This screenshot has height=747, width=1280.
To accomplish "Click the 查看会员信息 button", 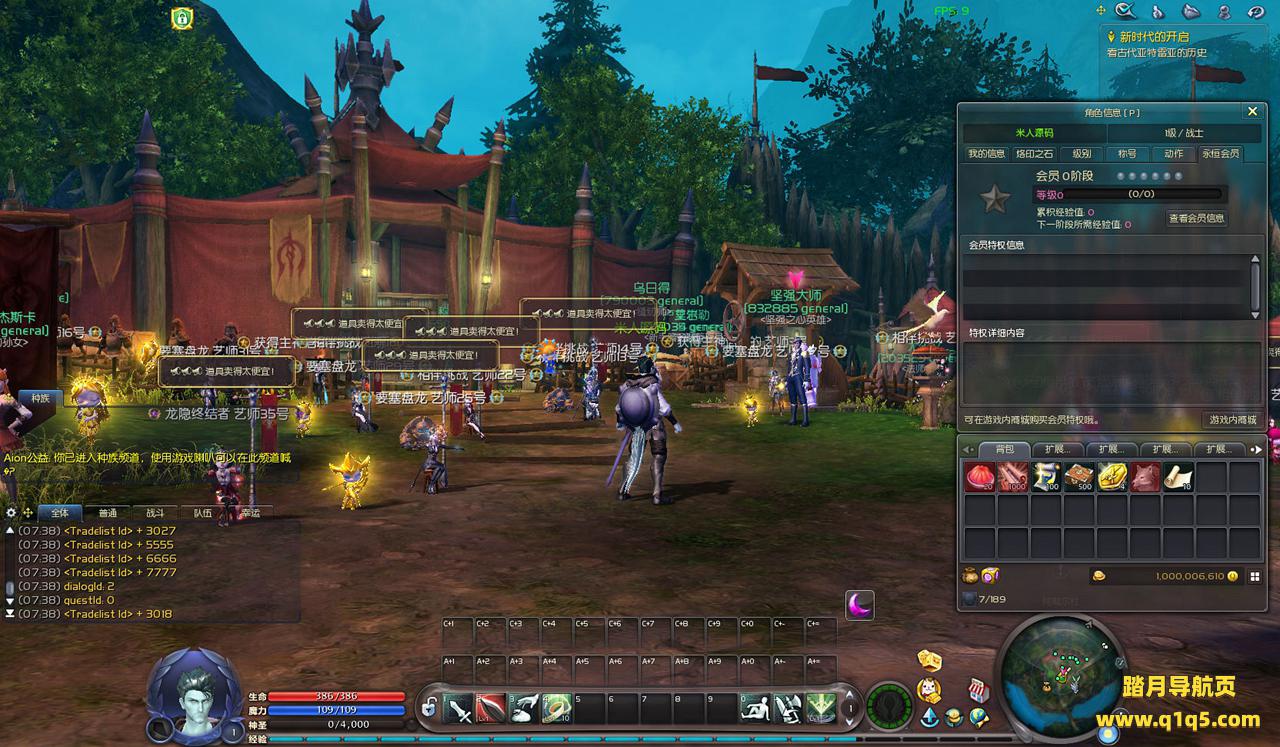I will 1196,218.
